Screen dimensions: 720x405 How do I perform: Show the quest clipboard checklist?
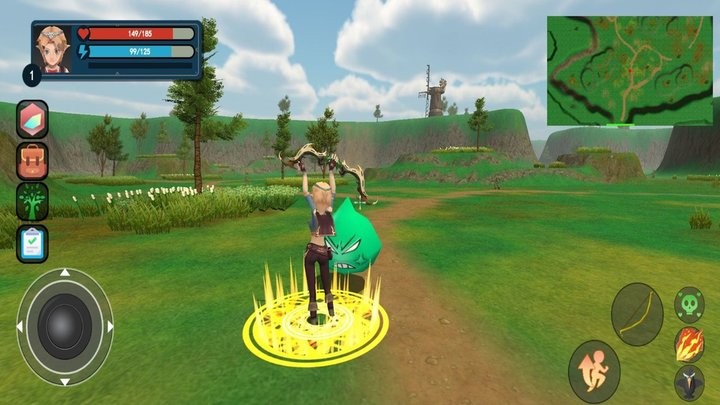[x=32, y=243]
